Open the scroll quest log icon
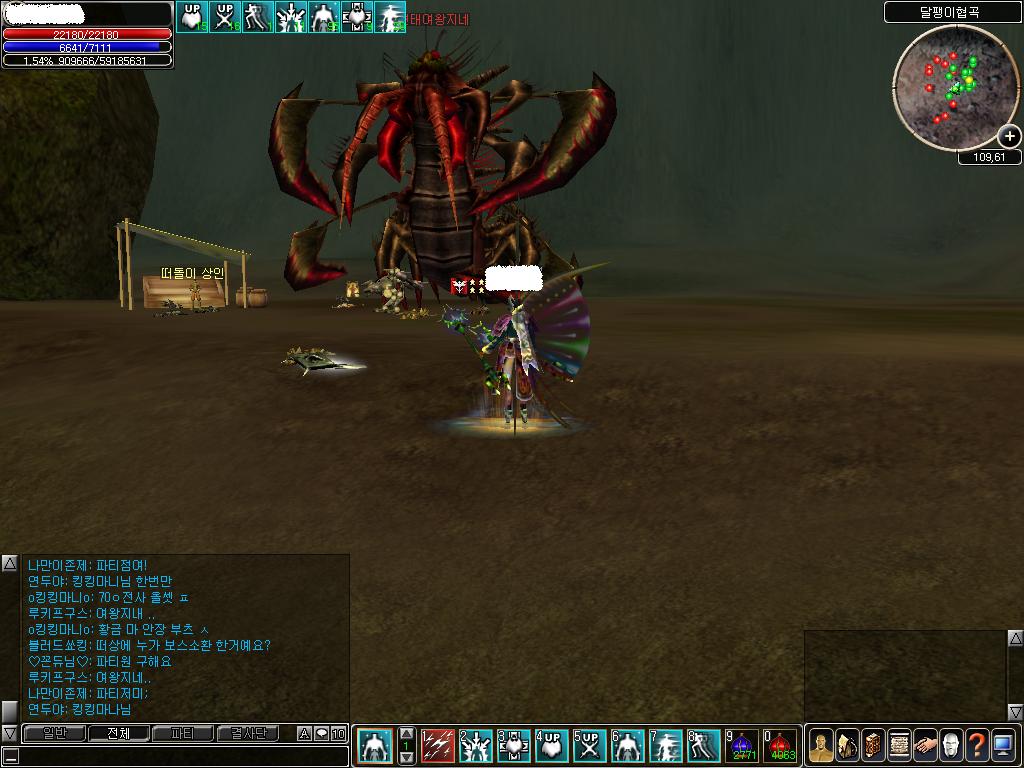 (899, 746)
